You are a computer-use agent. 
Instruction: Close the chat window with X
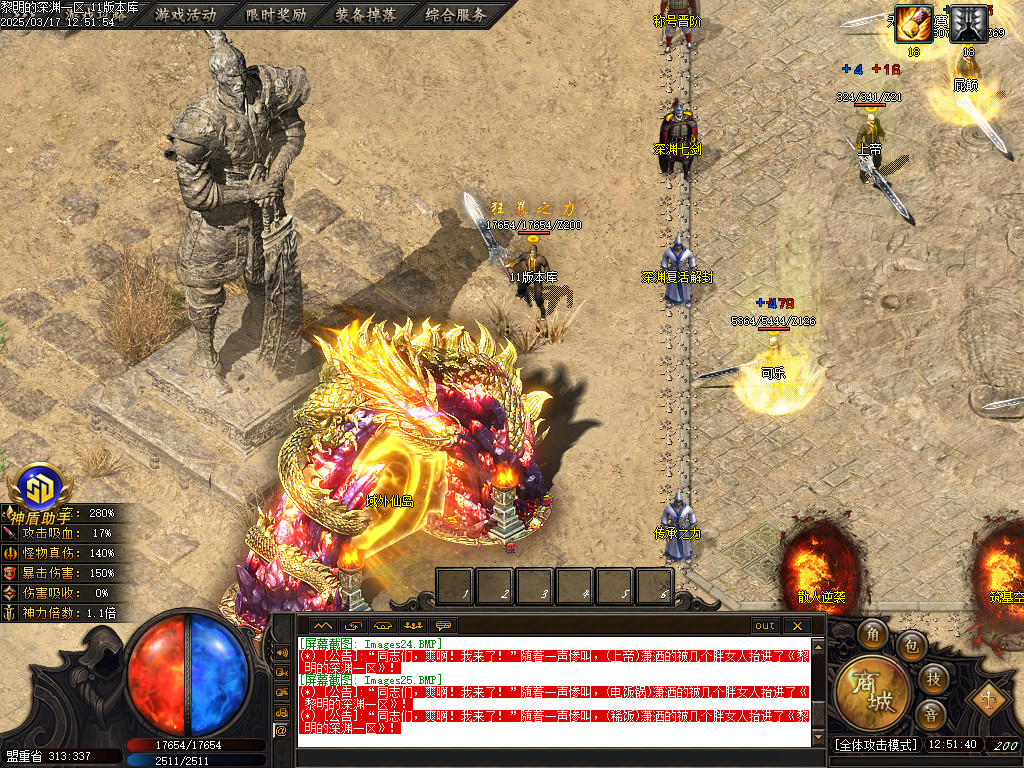797,626
